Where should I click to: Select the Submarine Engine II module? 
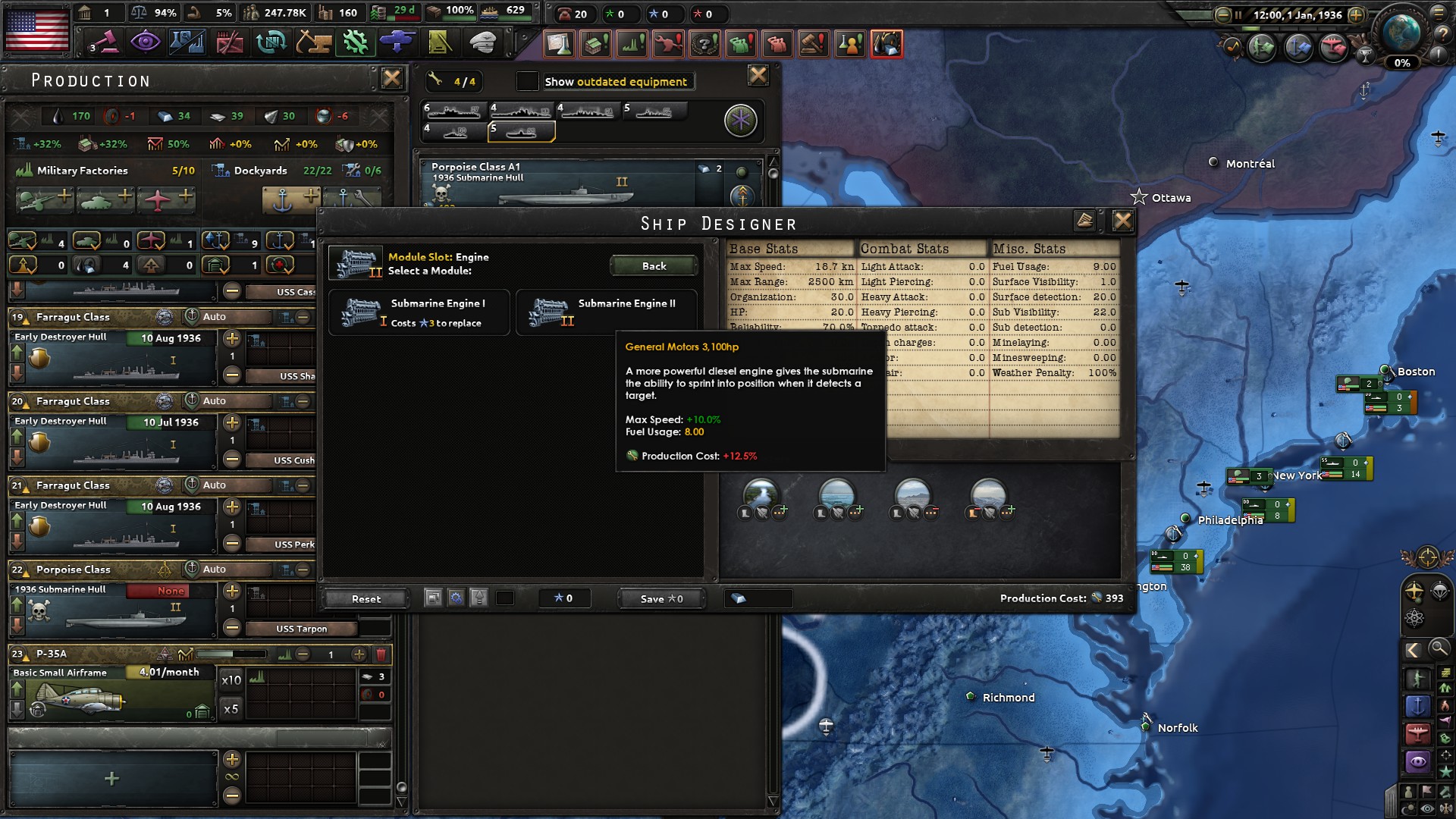607,312
